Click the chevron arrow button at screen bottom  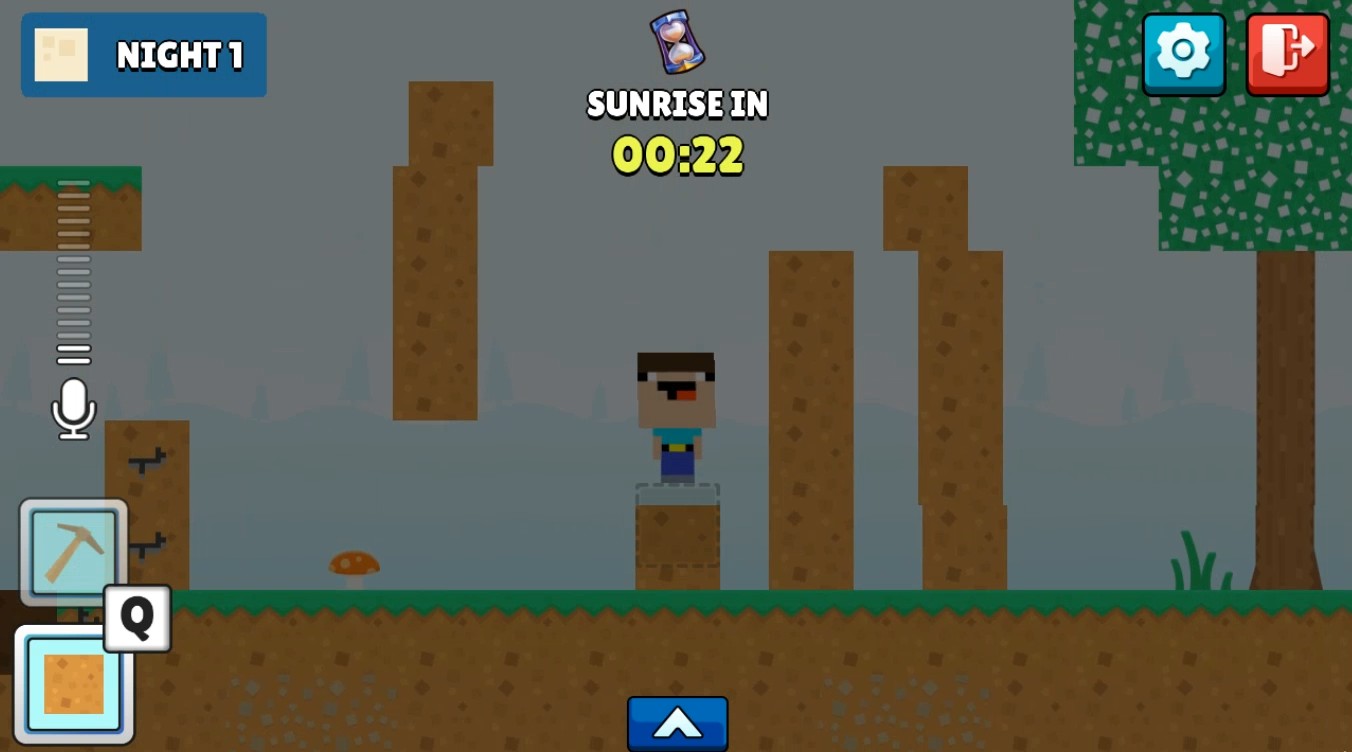click(x=677, y=724)
